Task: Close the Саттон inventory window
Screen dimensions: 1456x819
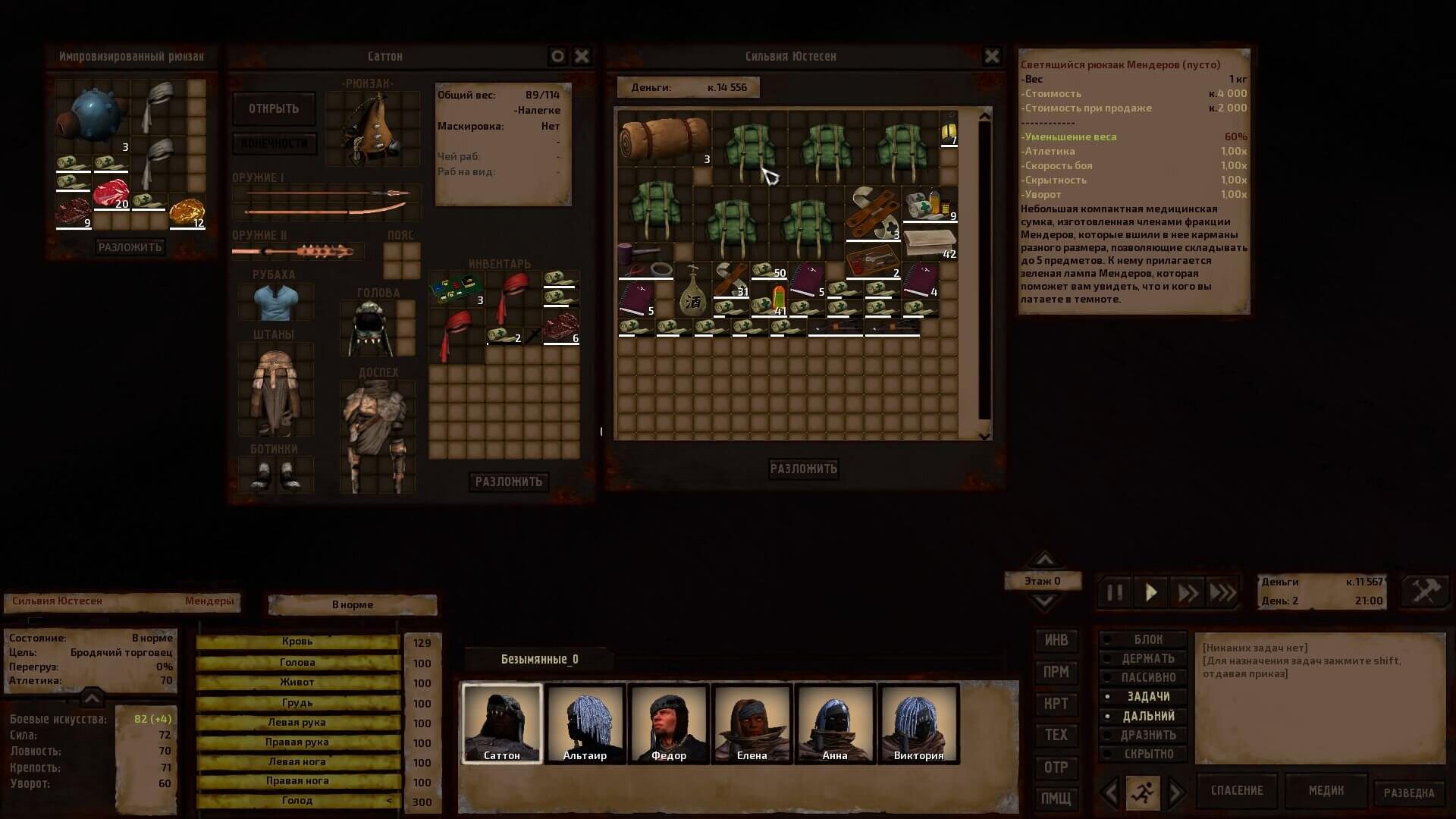Action: pos(582,56)
